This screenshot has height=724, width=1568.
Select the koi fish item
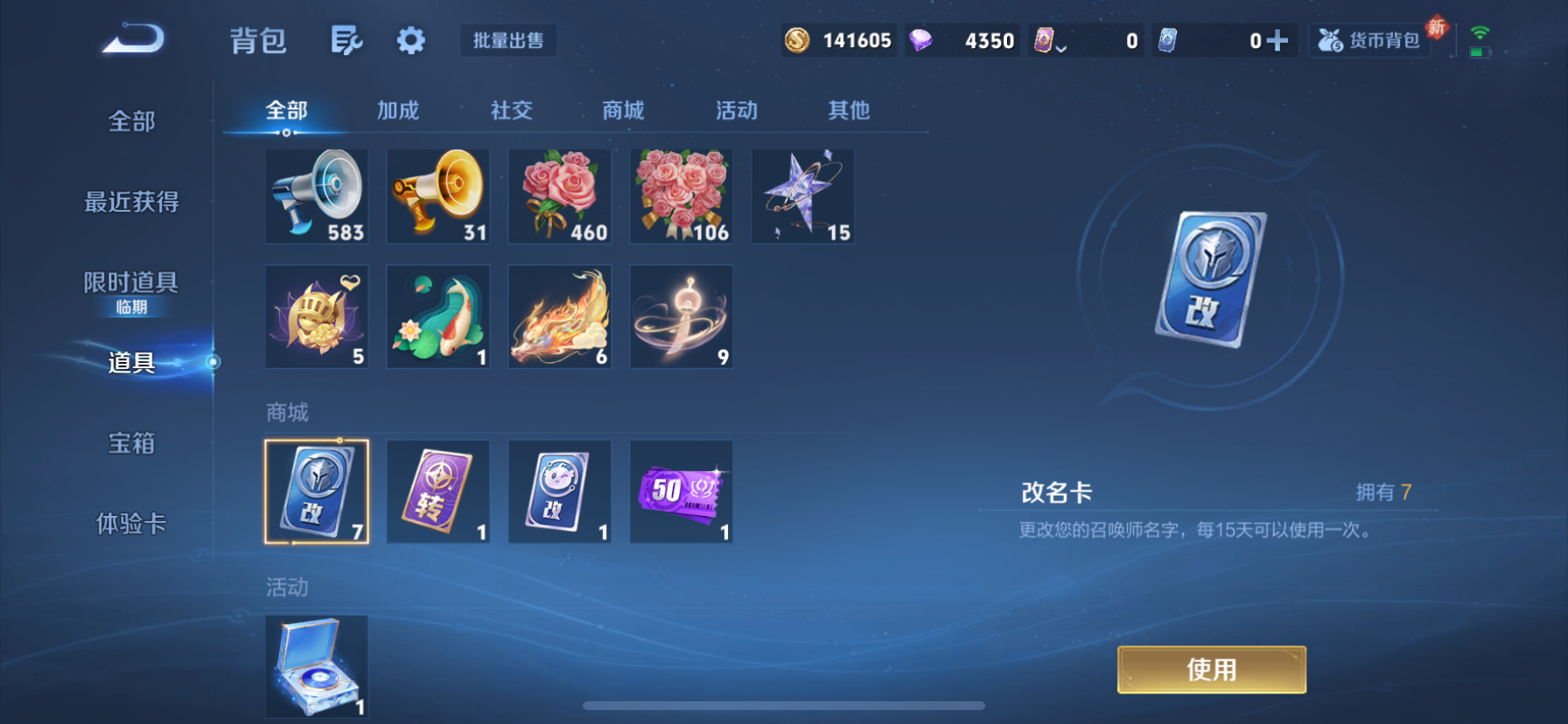point(438,317)
